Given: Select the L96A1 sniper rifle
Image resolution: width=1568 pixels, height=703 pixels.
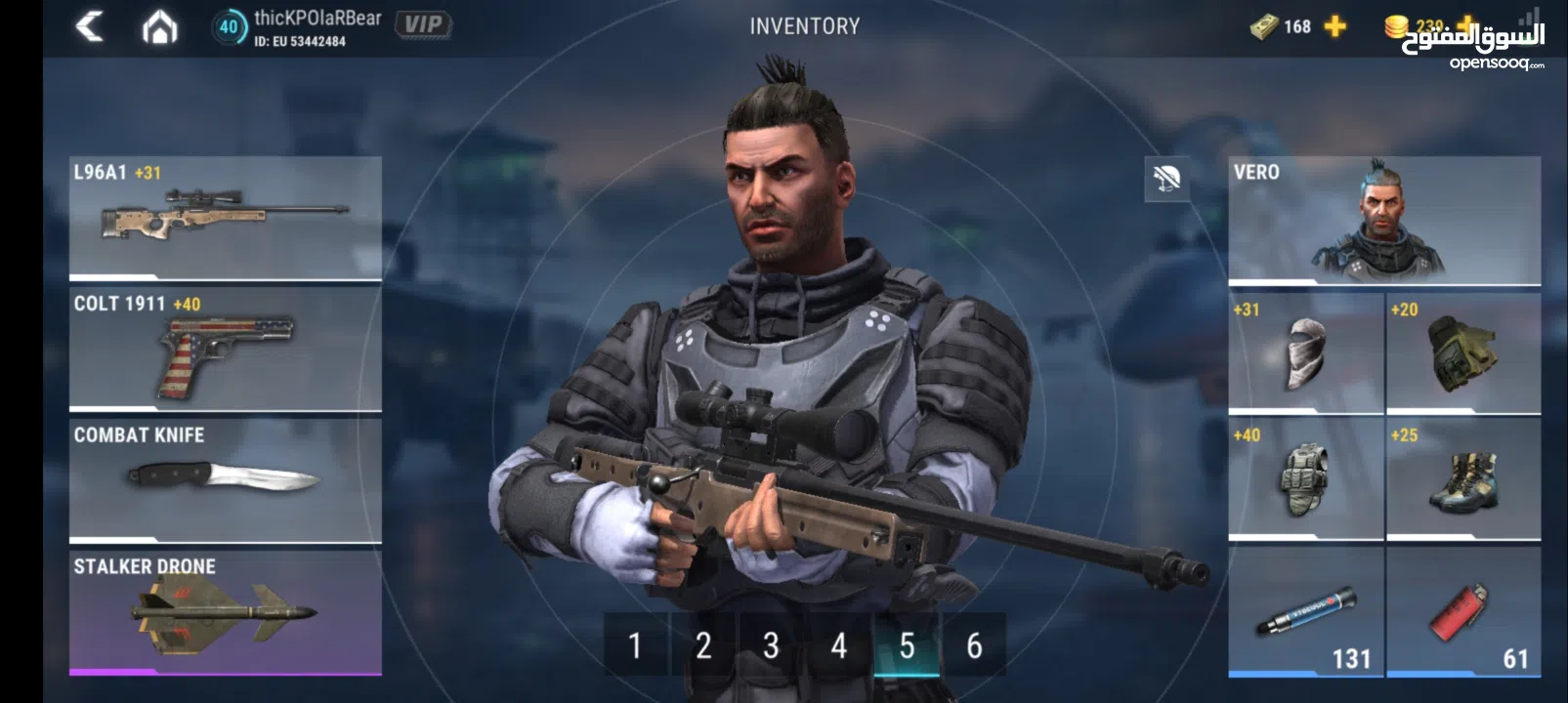Looking at the screenshot, I should coord(223,217).
